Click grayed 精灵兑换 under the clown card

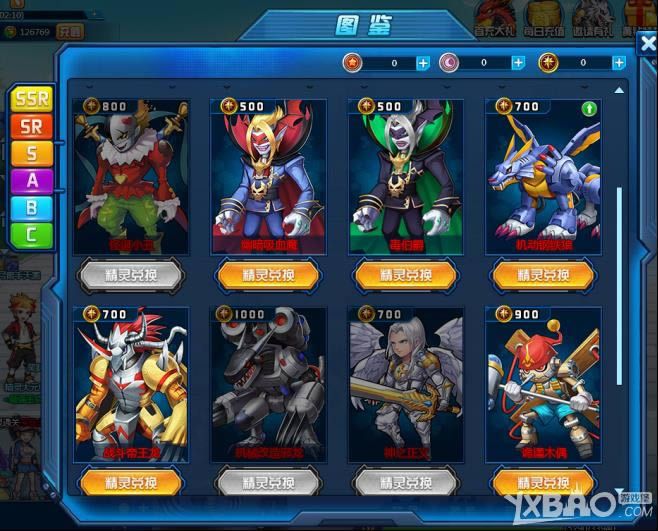coord(130,274)
